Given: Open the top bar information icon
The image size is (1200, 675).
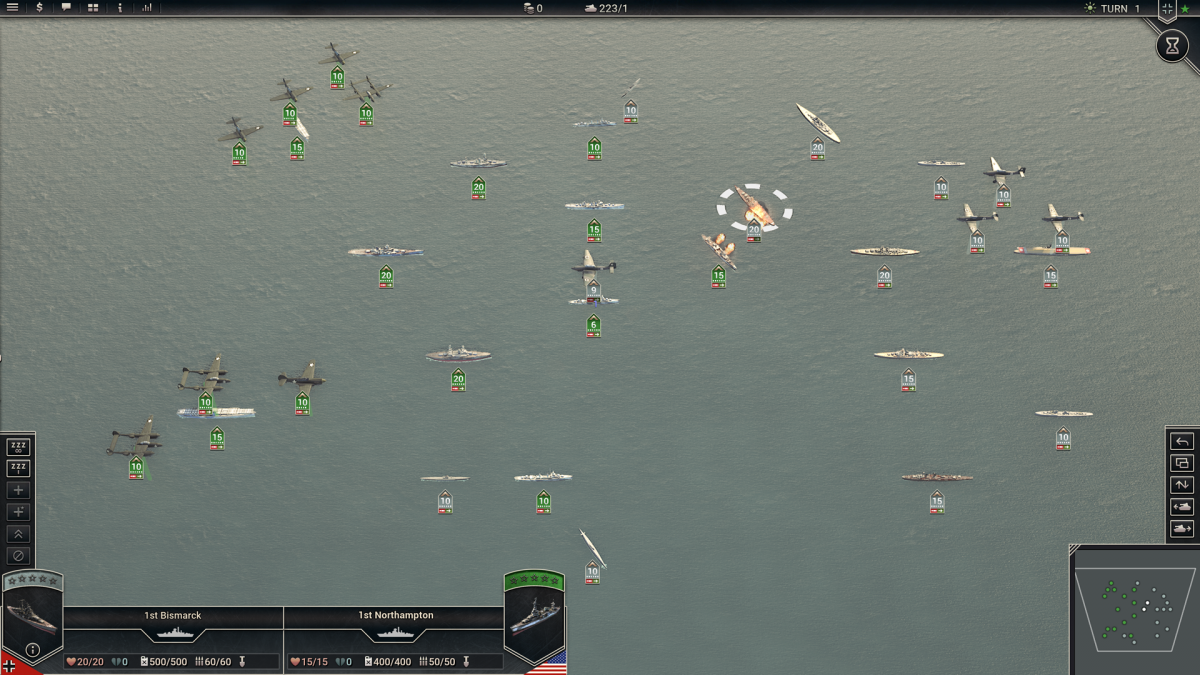Looking at the screenshot, I should (120, 8).
